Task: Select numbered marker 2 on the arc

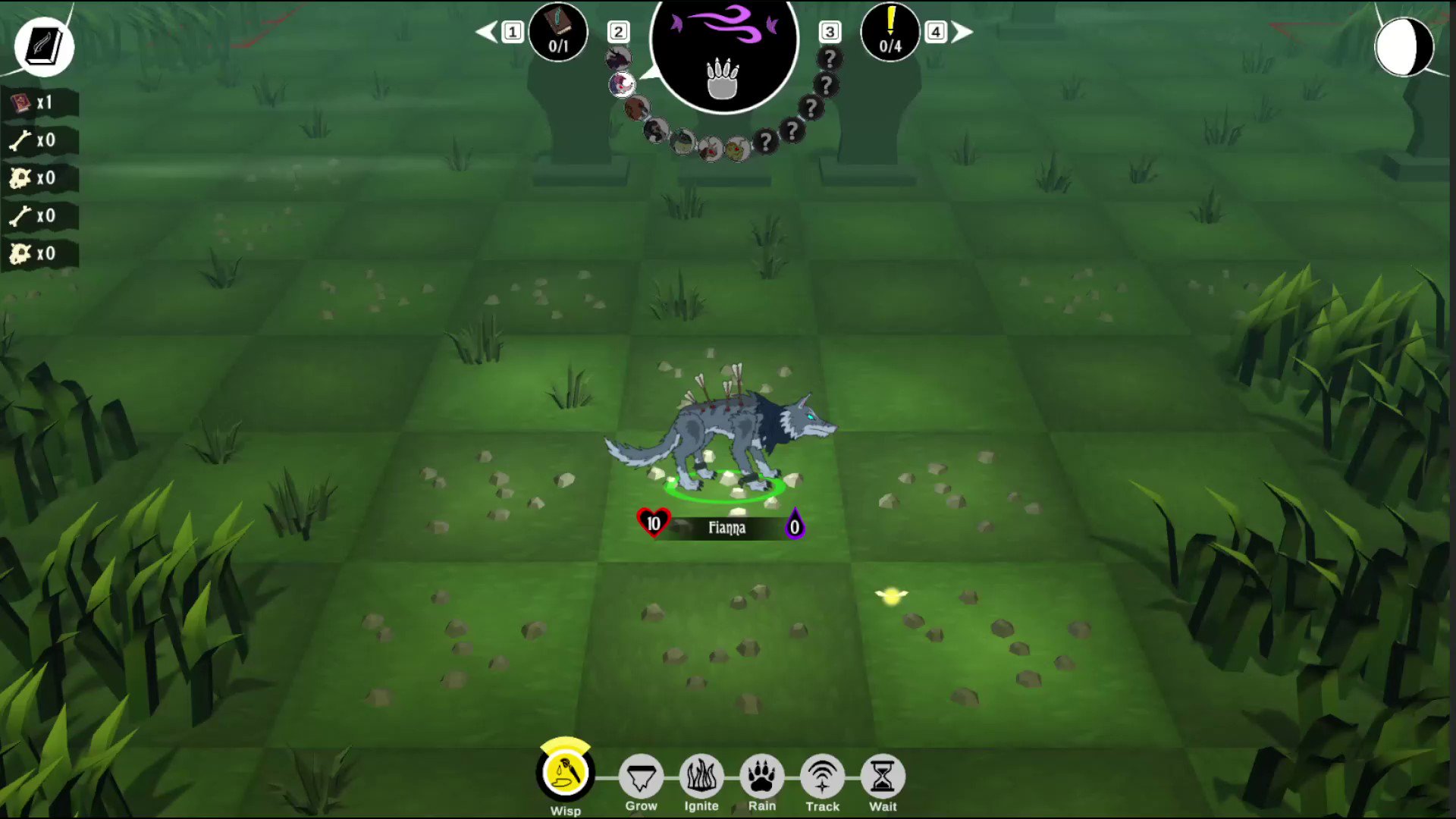Action: click(619, 32)
